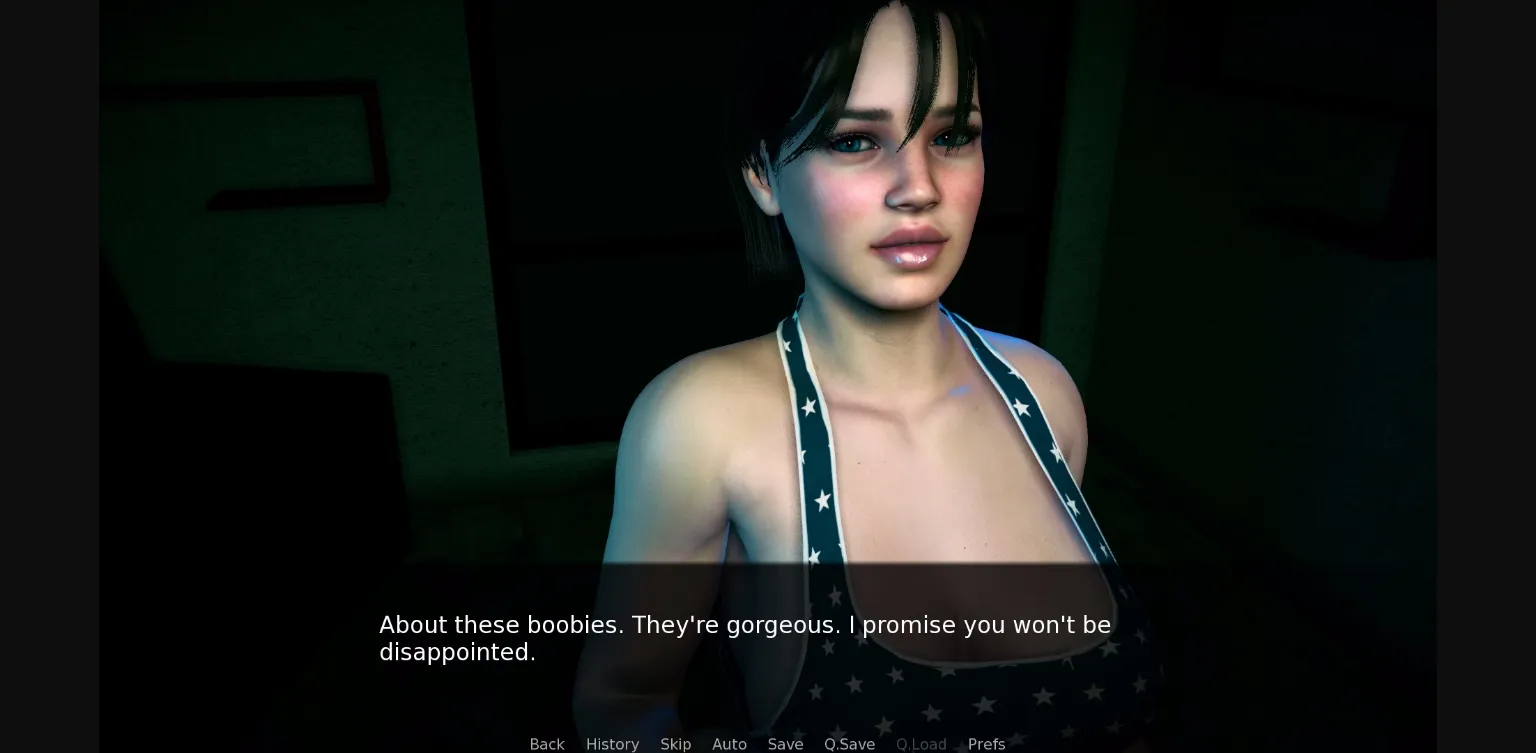The image size is (1536, 753).
Task: Click the dialogue text to advance the story
Action: click(x=744, y=638)
